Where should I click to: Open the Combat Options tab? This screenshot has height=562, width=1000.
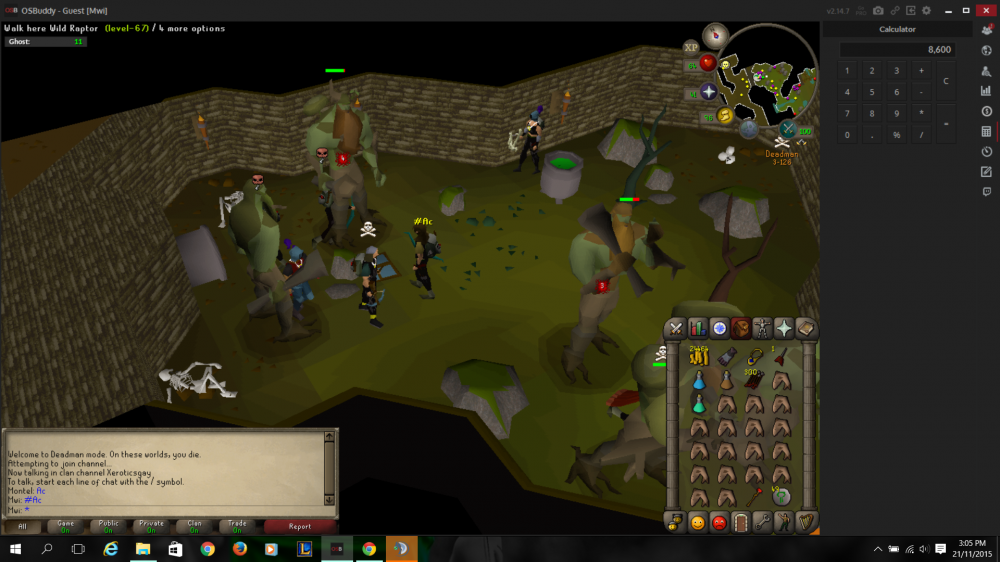676,329
